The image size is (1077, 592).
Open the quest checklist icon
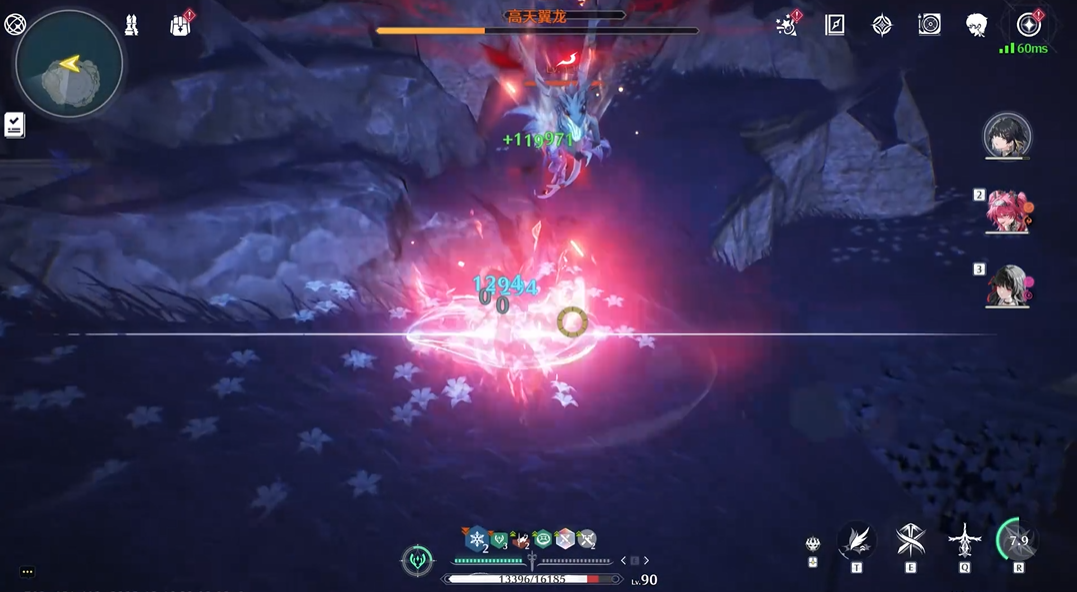click(14, 125)
